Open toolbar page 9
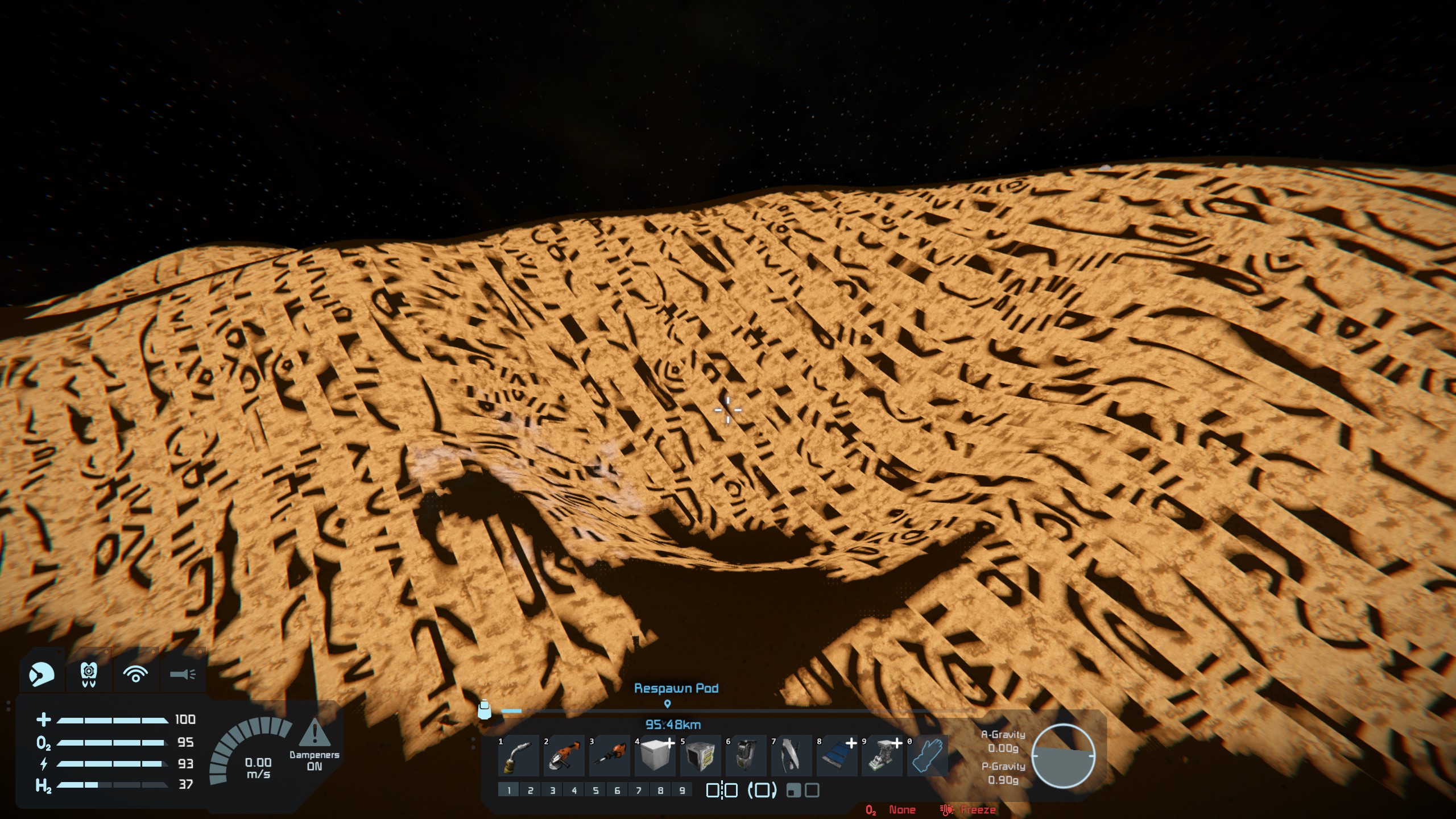This screenshot has width=1456, height=819. [x=682, y=790]
